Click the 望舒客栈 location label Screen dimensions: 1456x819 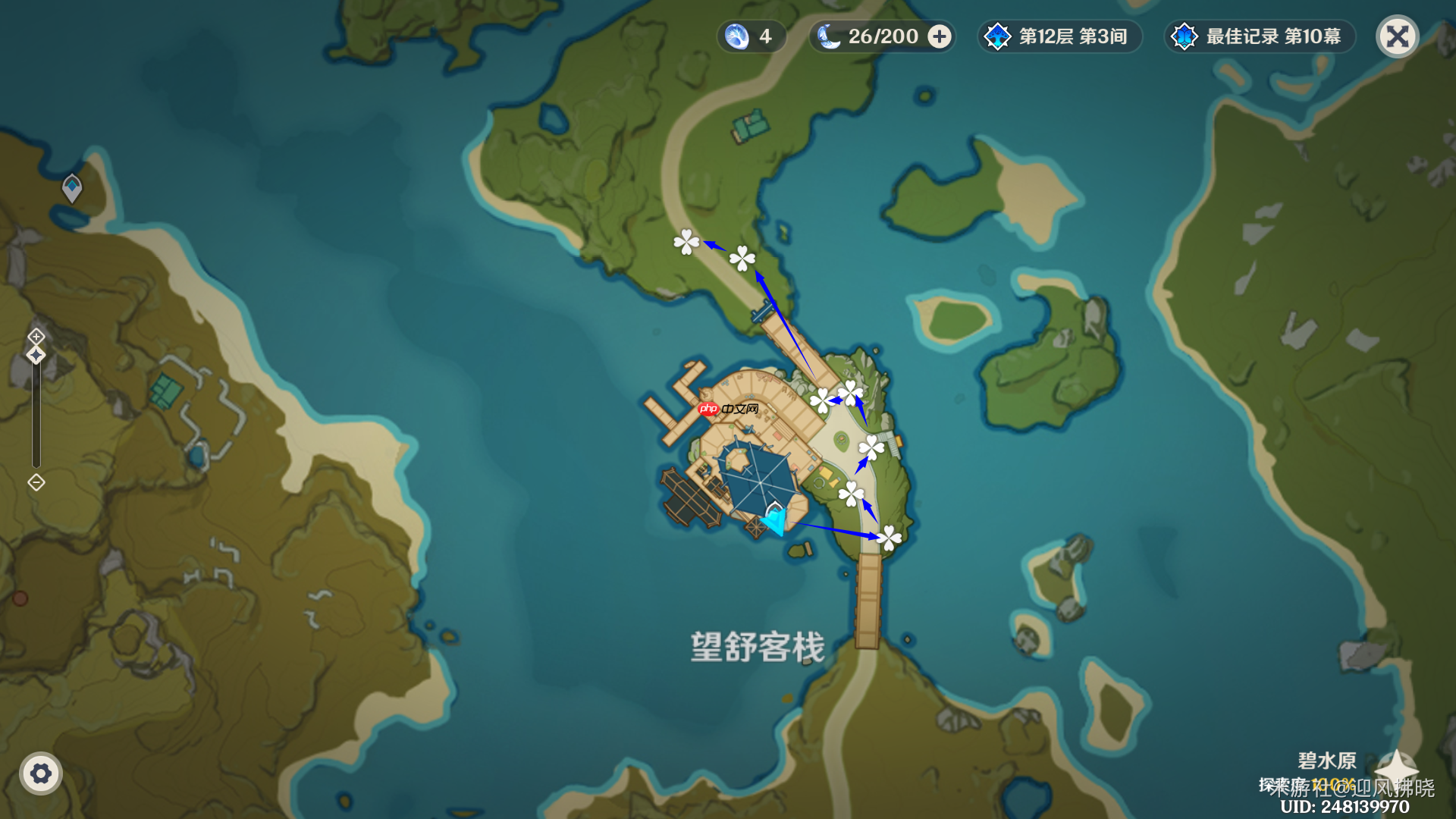pos(758,646)
